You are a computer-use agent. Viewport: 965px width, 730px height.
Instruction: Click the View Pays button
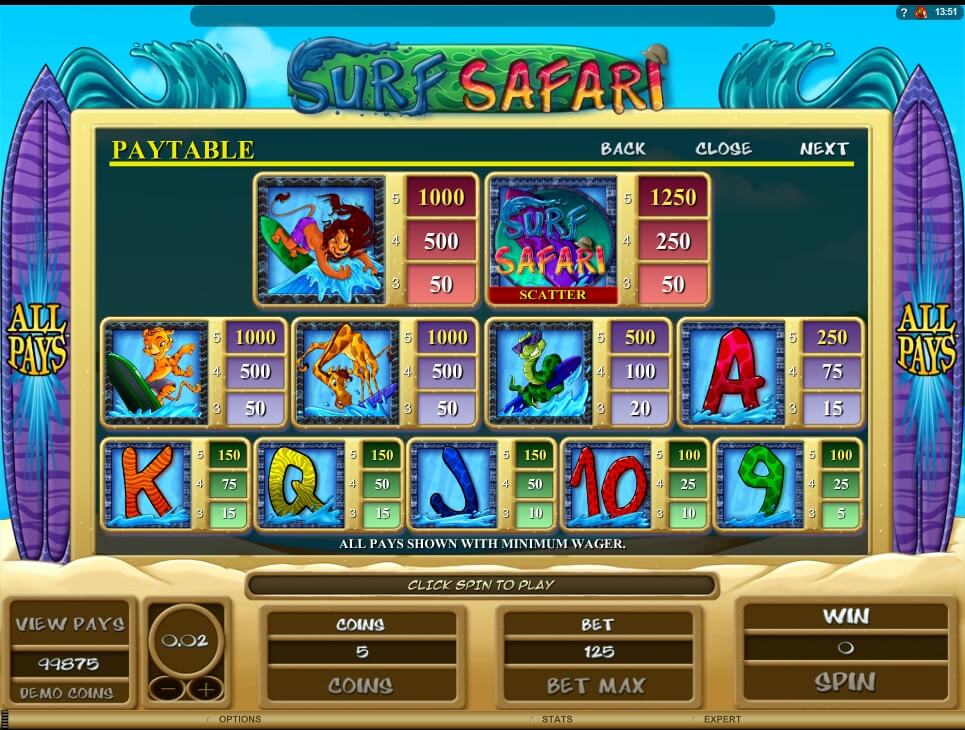pos(70,624)
